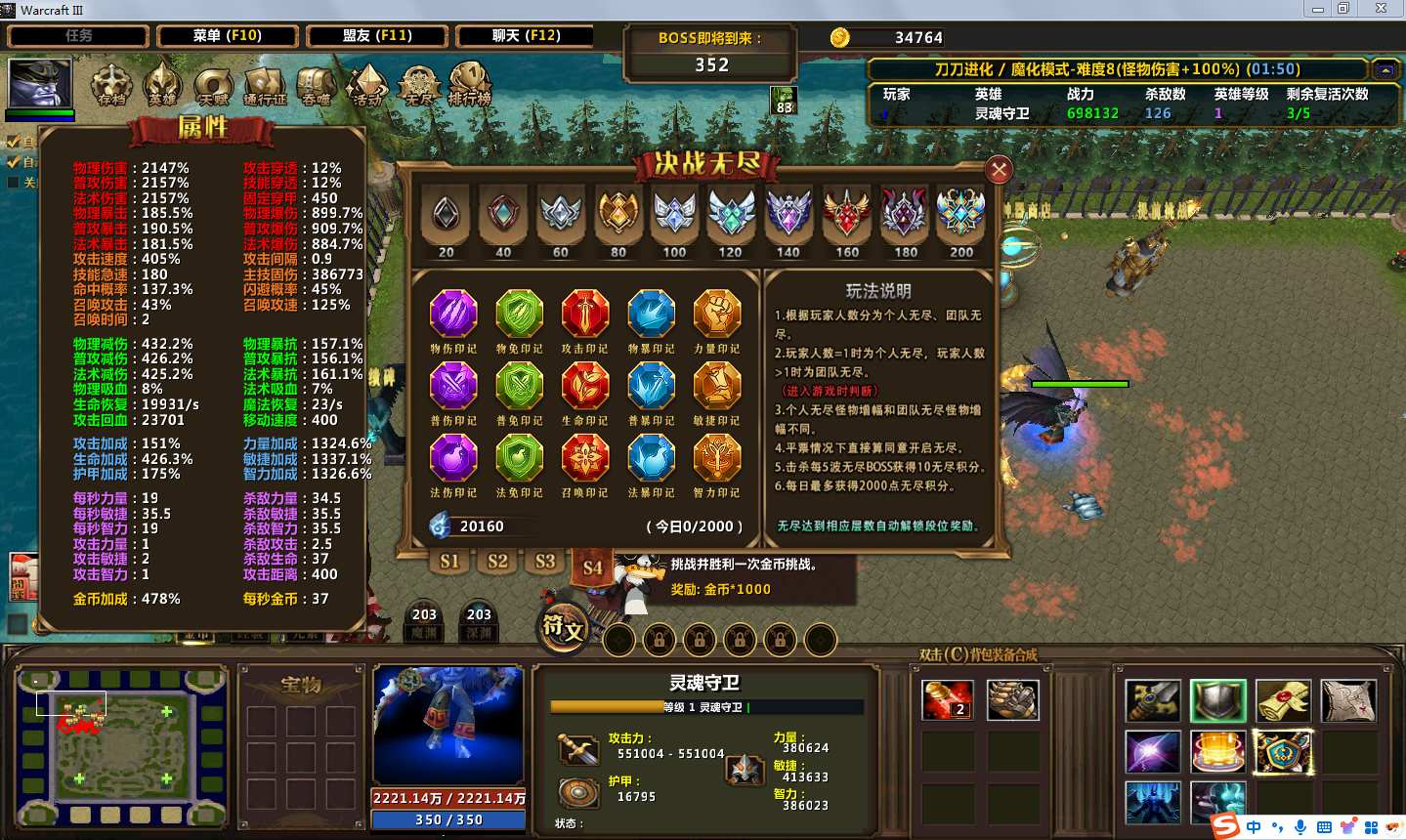The width and height of the screenshot is (1406, 840).
Task: Close the 决战无尽 panel
Action: pyautogui.click(x=999, y=171)
